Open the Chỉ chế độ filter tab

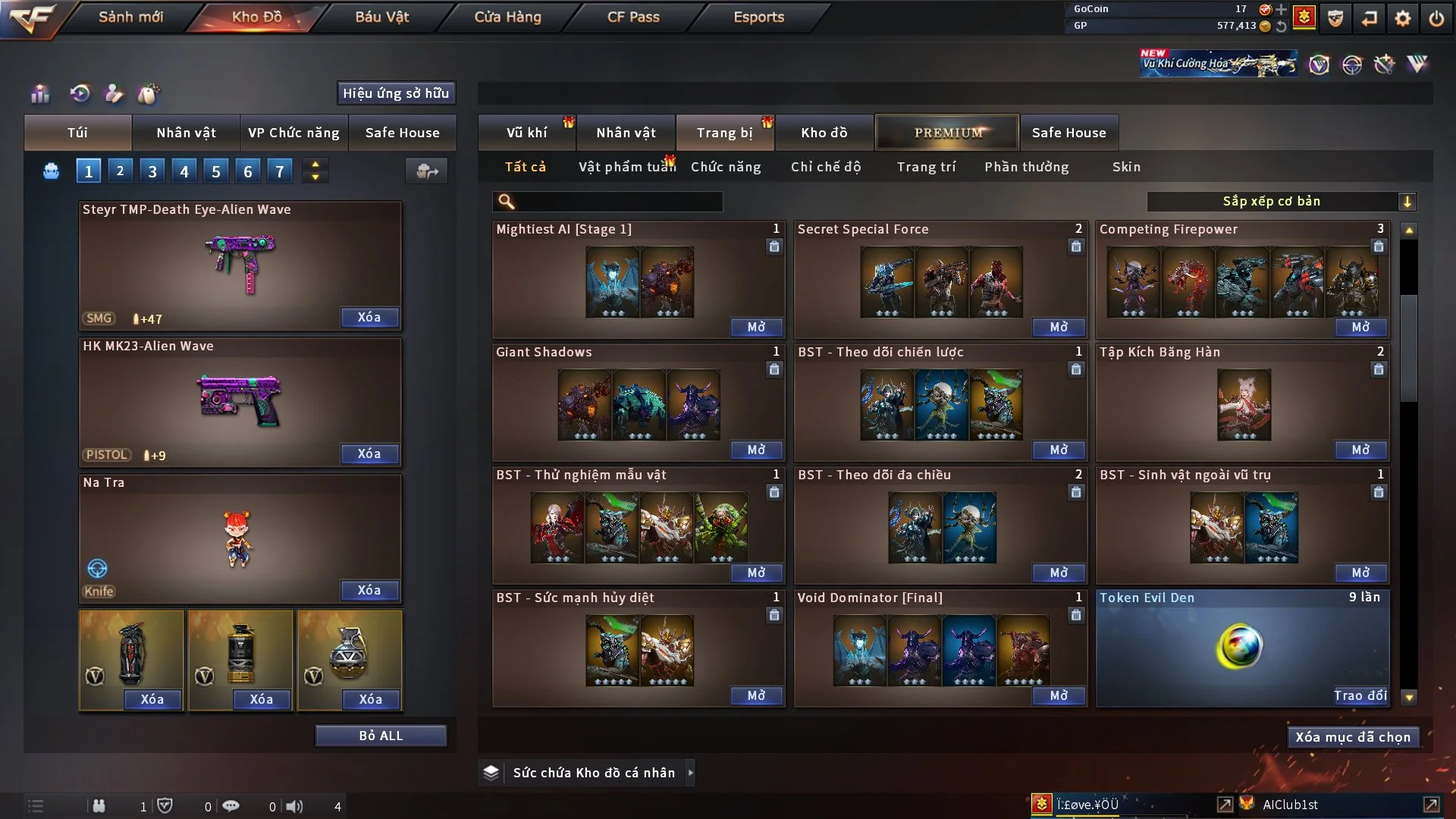point(827,167)
